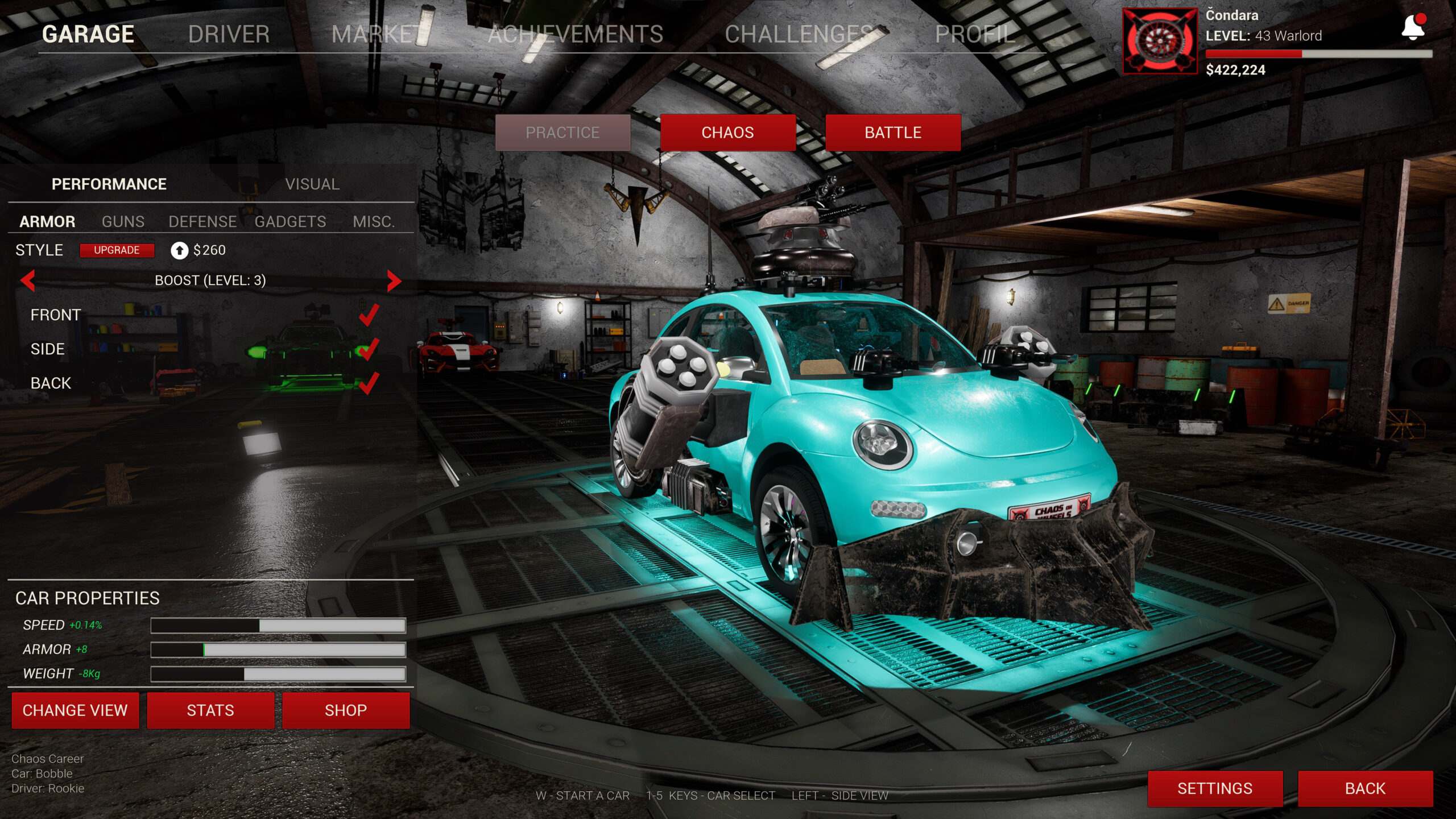
Task: Switch to the Market tab
Action: pyautogui.click(x=375, y=34)
